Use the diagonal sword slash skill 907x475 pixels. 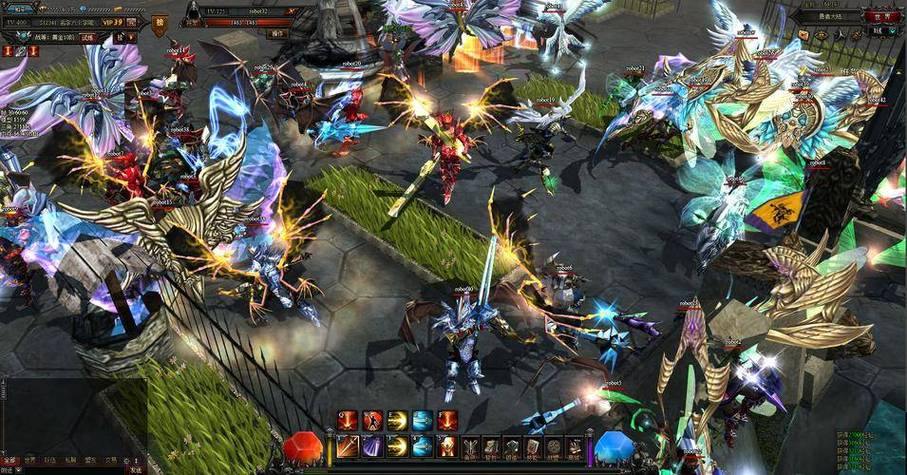(x=347, y=446)
